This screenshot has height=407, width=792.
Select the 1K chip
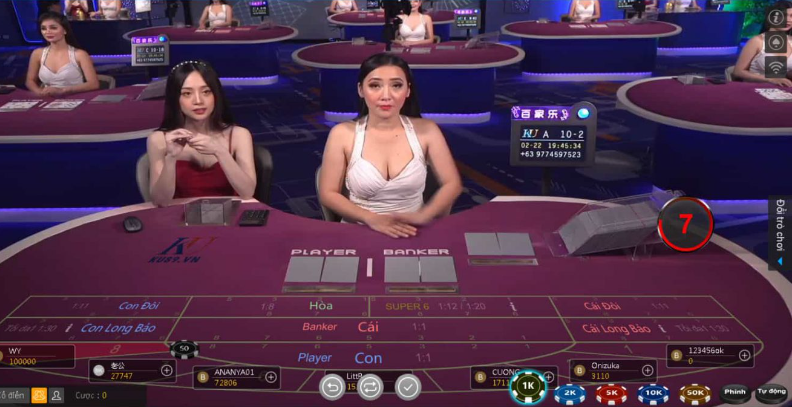(528, 386)
